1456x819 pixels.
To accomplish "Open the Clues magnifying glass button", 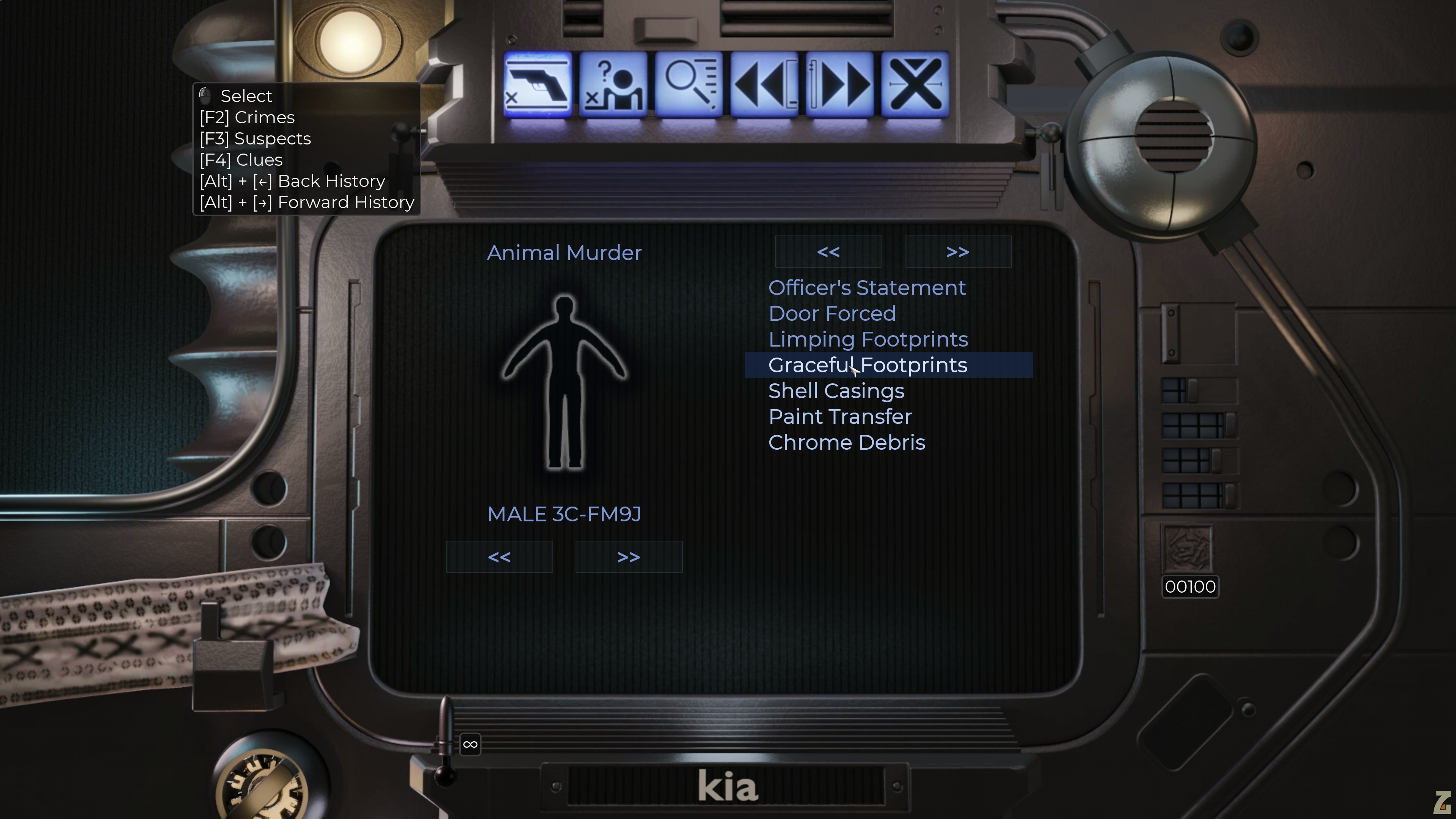I will pos(689,85).
